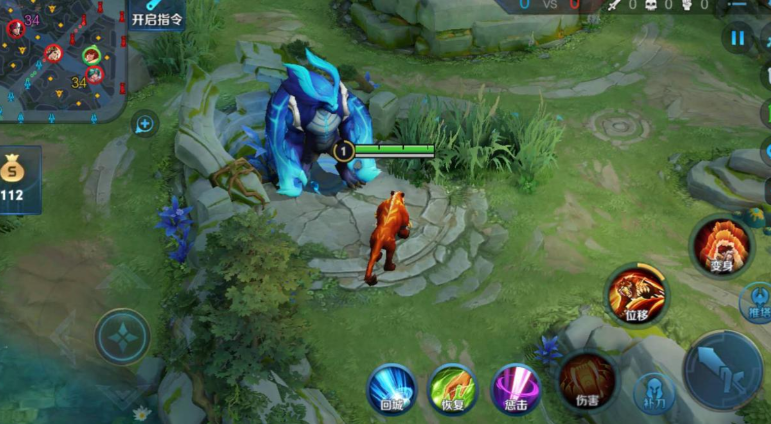Pause the match
The image size is (771, 424).
click(738, 39)
